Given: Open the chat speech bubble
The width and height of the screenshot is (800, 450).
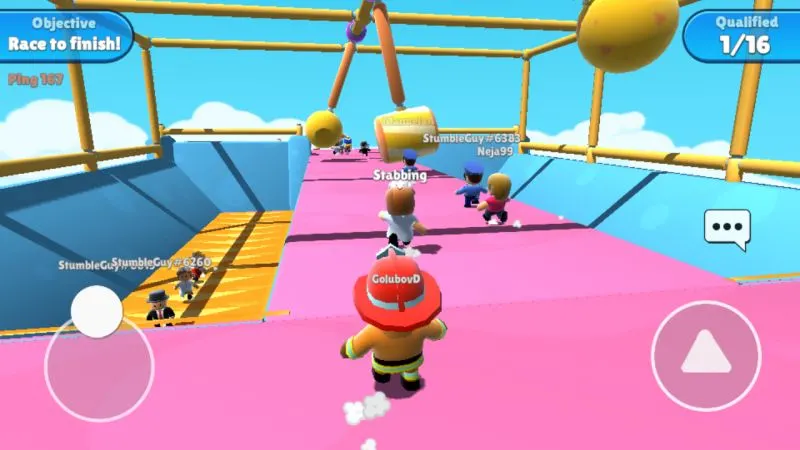Looking at the screenshot, I should tap(726, 227).
